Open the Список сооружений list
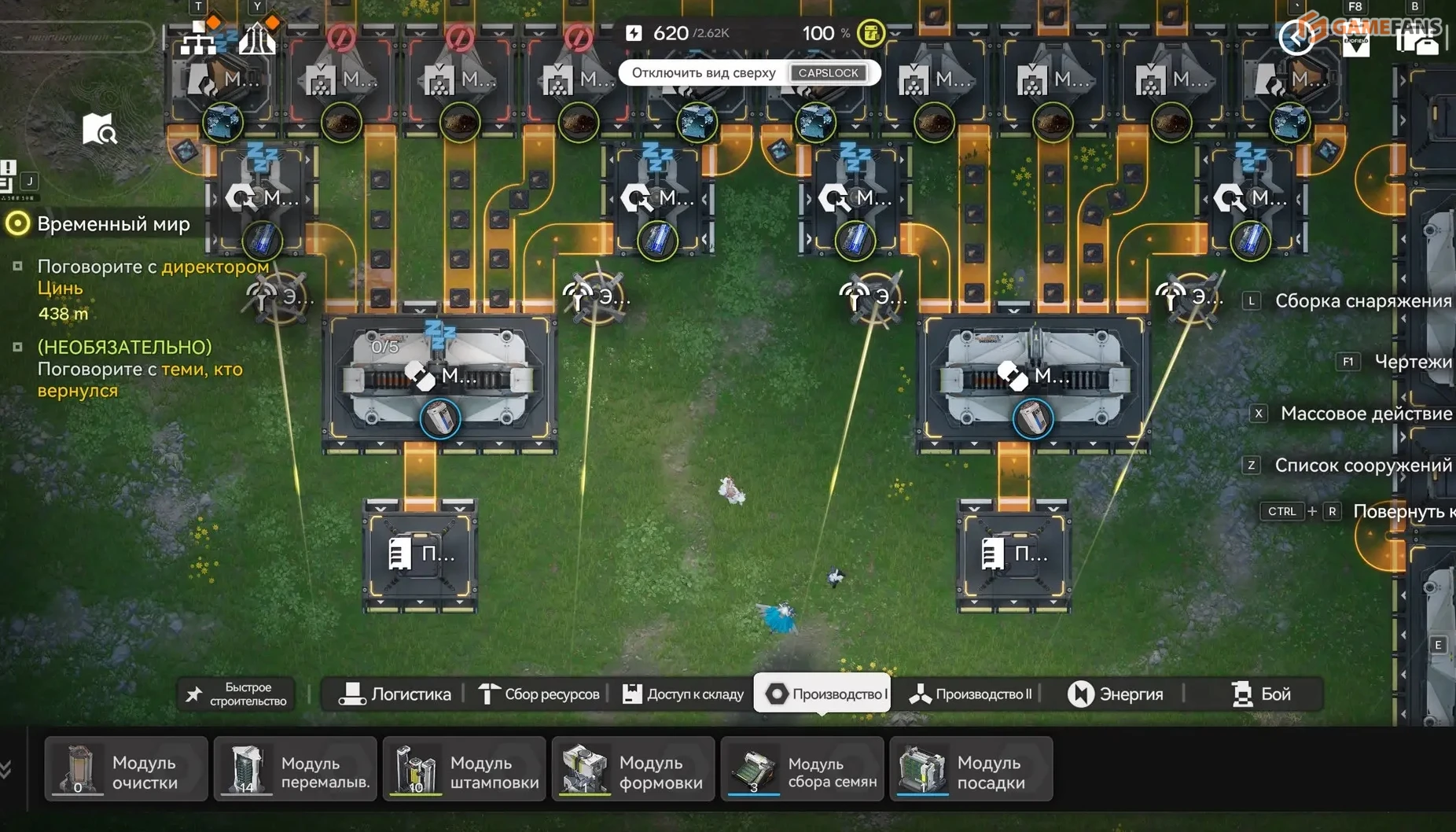The width and height of the screenshot is (1456, 832). 1362,466
